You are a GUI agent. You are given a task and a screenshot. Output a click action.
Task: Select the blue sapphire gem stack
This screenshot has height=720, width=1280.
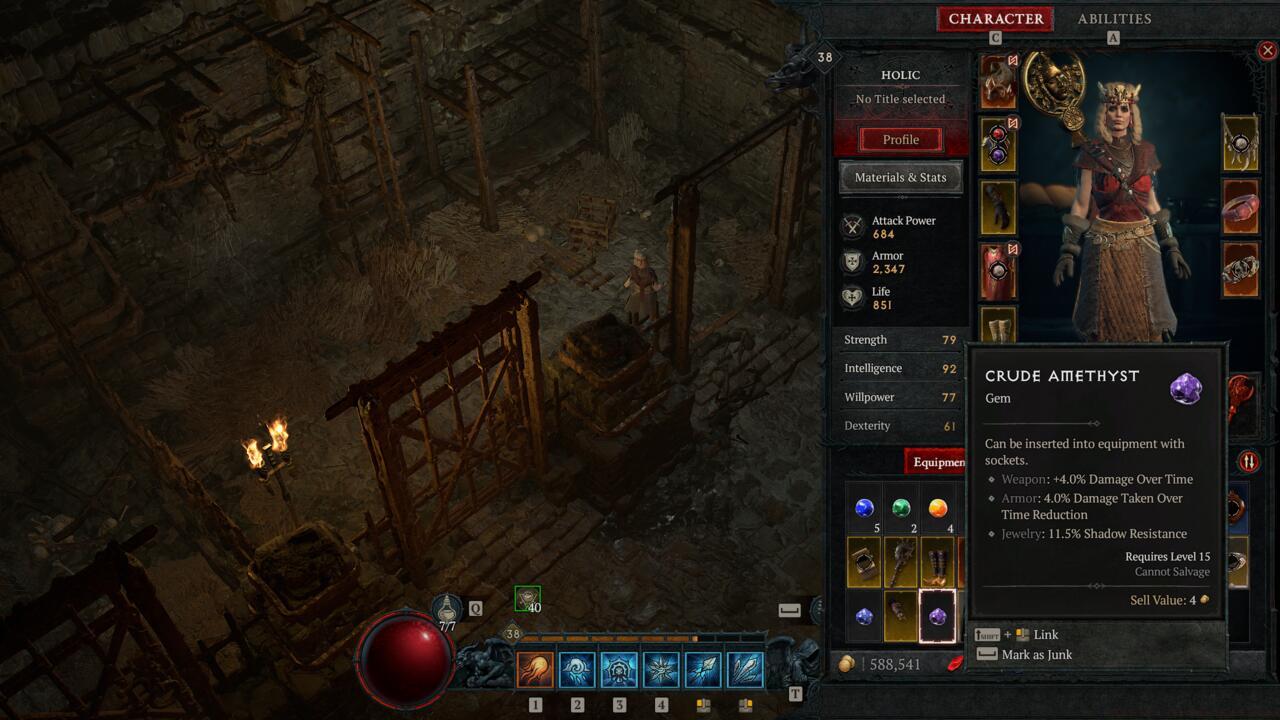click(x=864, y=509)
